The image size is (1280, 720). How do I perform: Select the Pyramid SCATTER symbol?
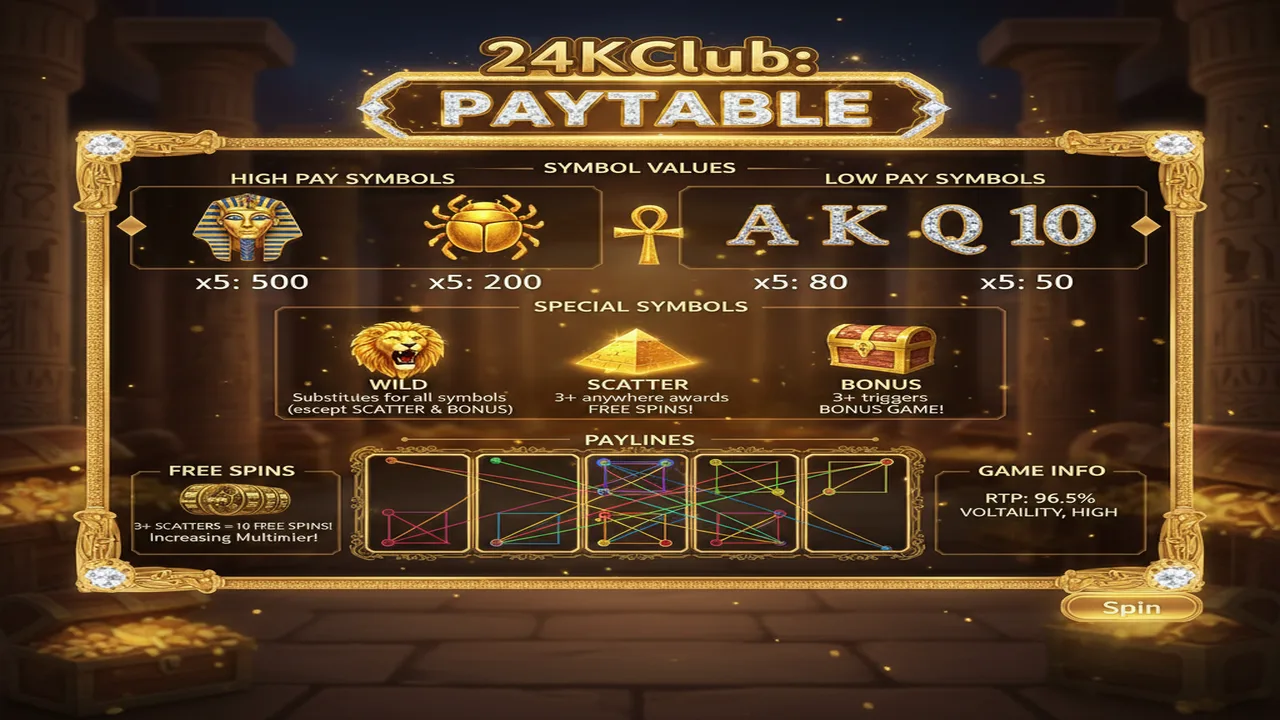(x=638, y=352)
